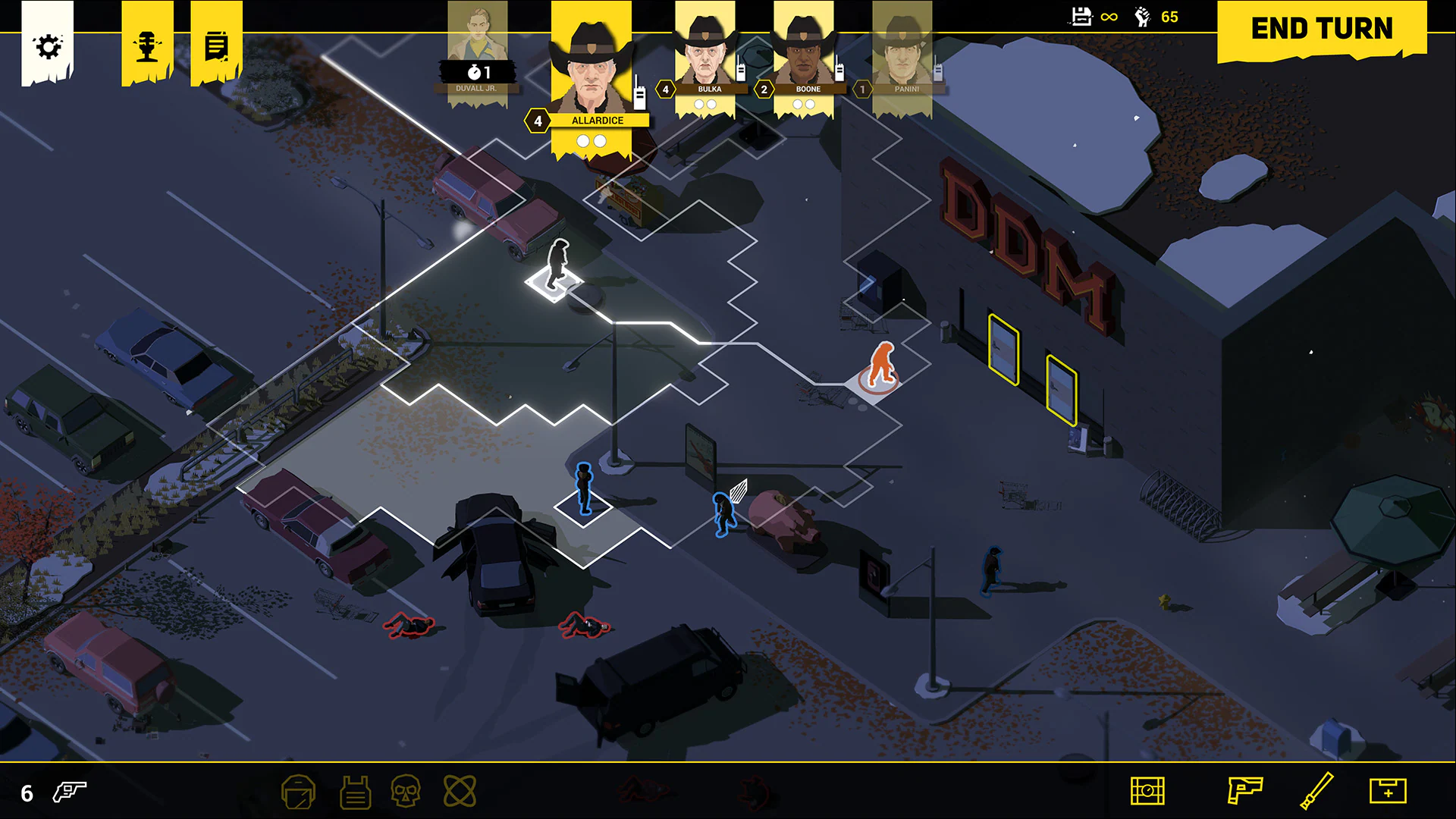Click the skull casualty icon
Image resolution: width=1456 pixels, height=819 pixels.
pyautogui.click(x=408, y=791)
